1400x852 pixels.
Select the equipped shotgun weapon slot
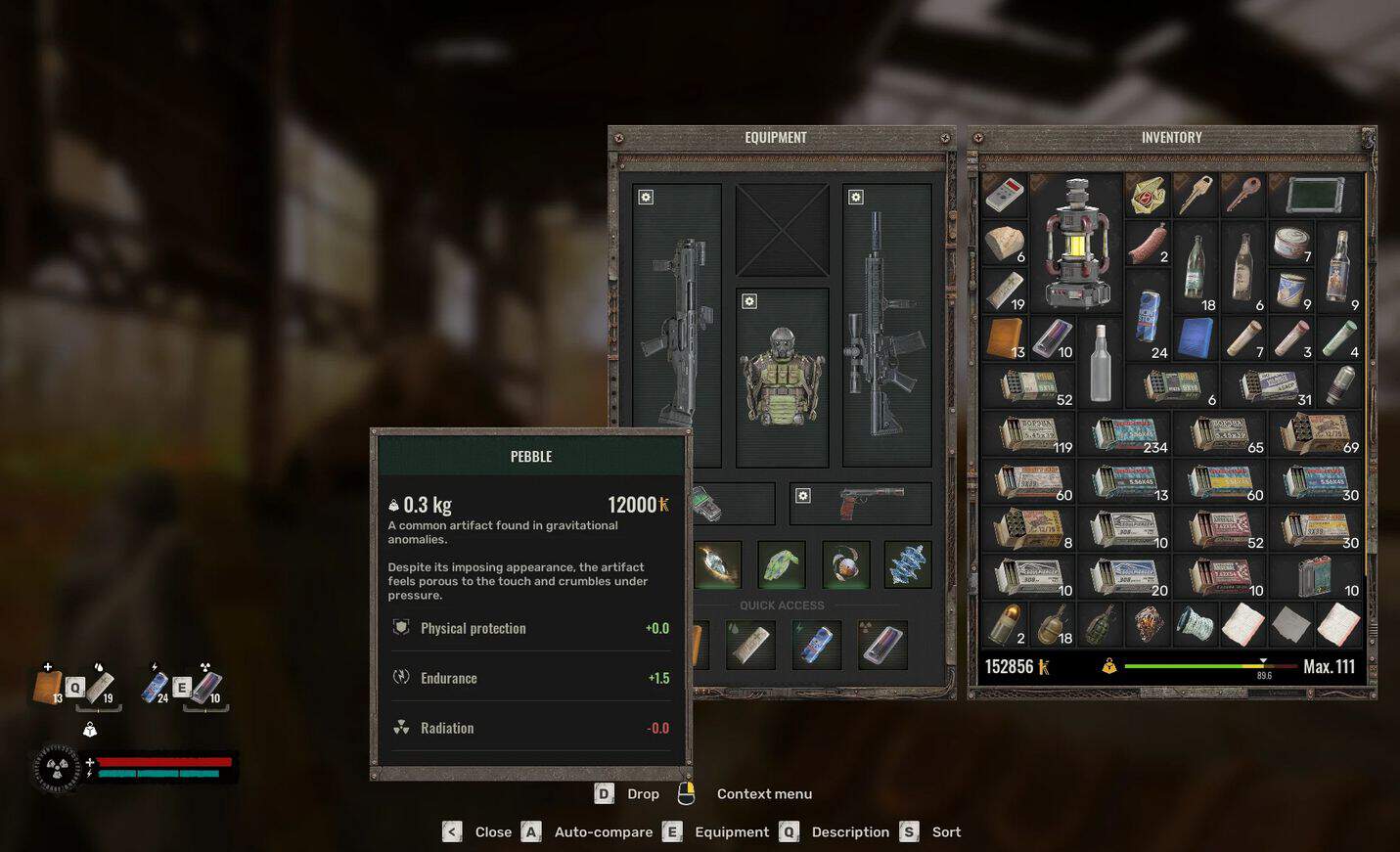[677, 323]
